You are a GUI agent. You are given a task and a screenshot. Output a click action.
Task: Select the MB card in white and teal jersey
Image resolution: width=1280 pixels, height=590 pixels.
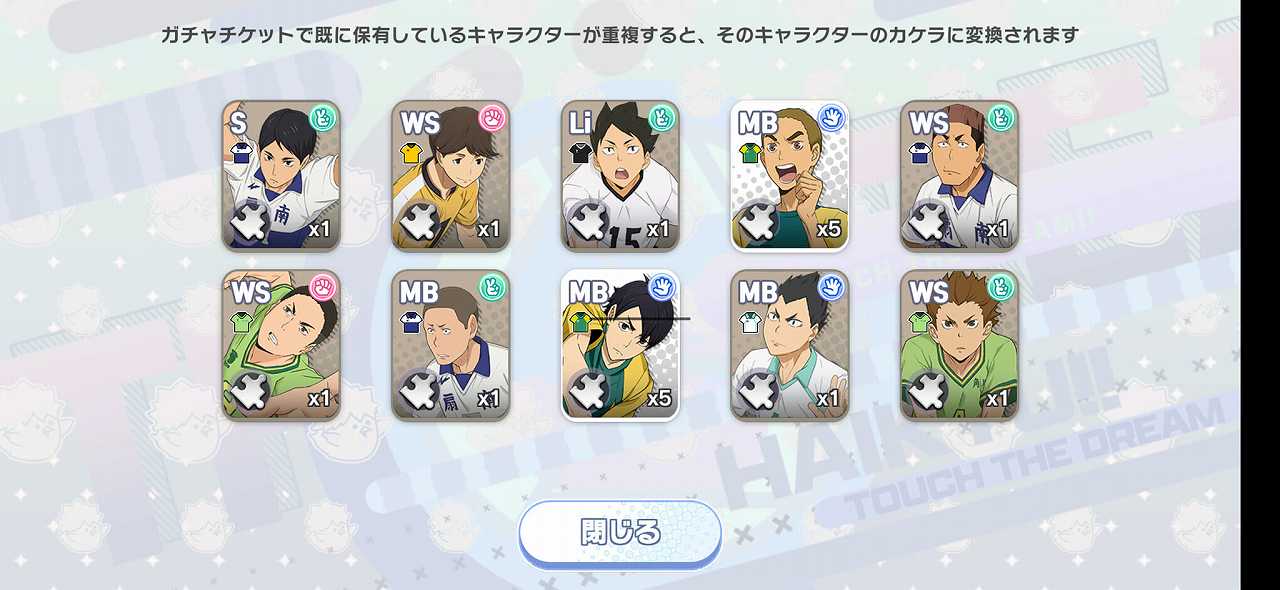coord(789,345)
